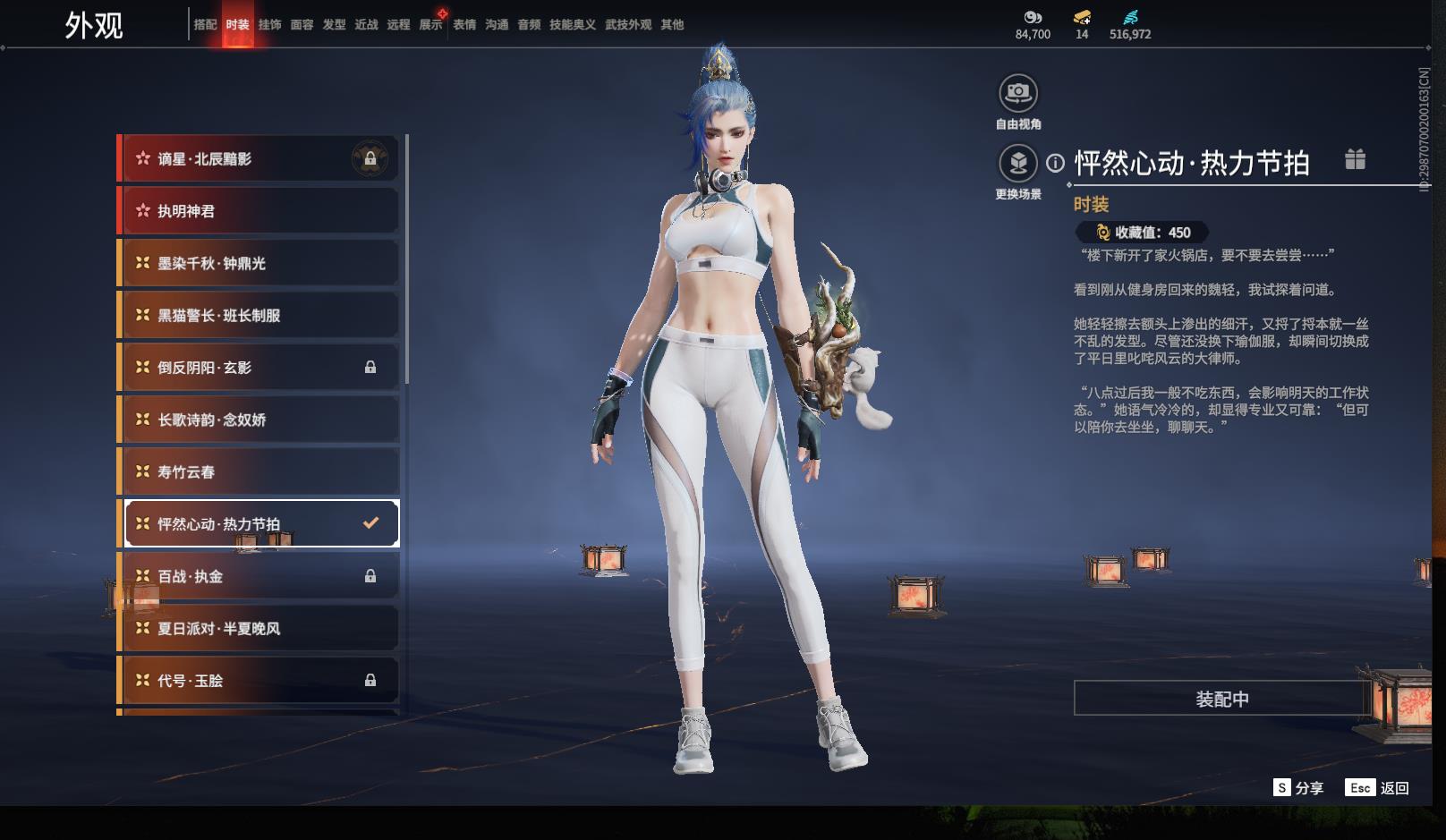
Task: Choose the 寿竹云春 outfit
Action: [x=258, y=471]
